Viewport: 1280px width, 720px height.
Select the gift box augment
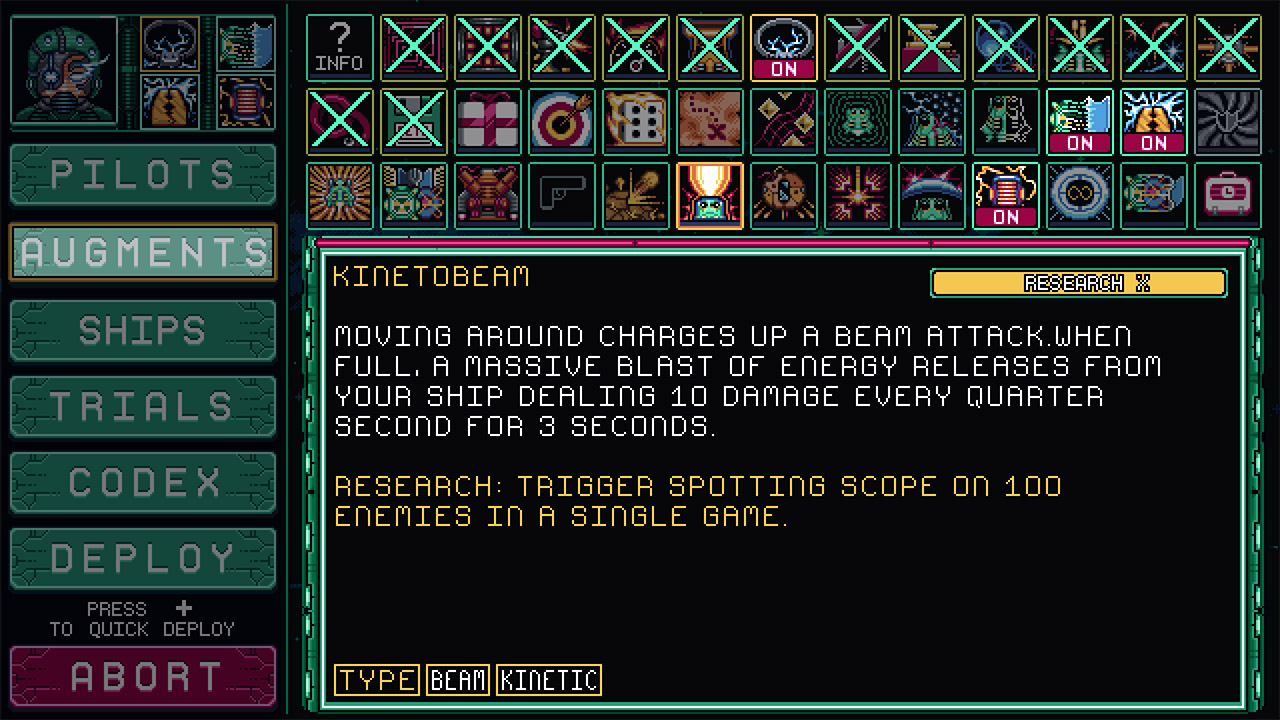pos(487,121)
